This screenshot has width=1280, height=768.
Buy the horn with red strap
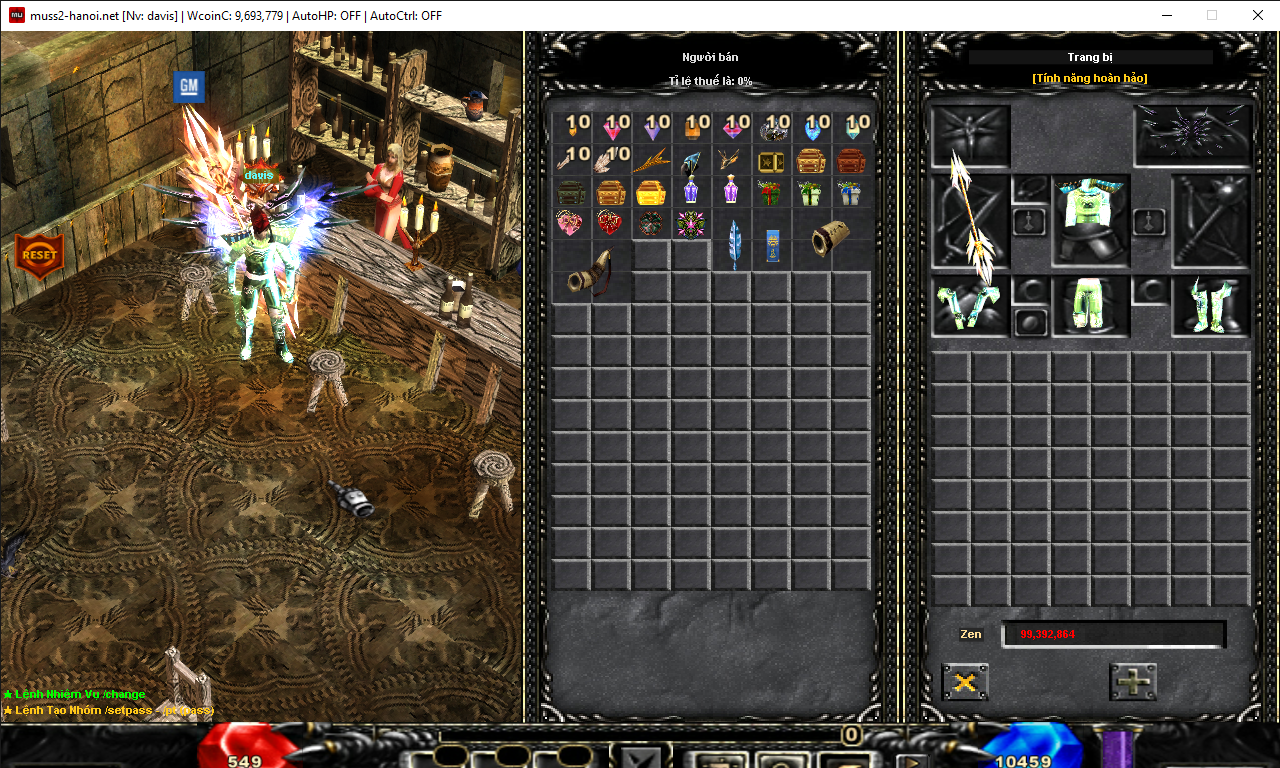click(x=591, y=274)
